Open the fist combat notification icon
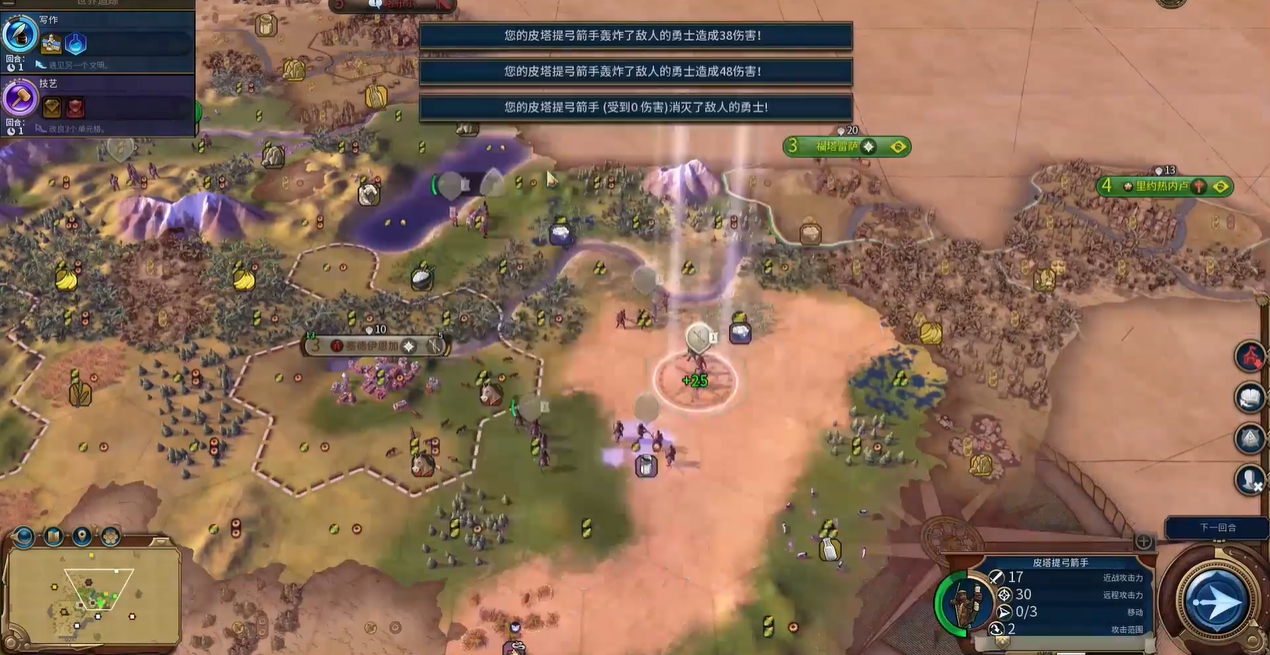This screenshot has height=655, width=1270. click(1250, 398)
